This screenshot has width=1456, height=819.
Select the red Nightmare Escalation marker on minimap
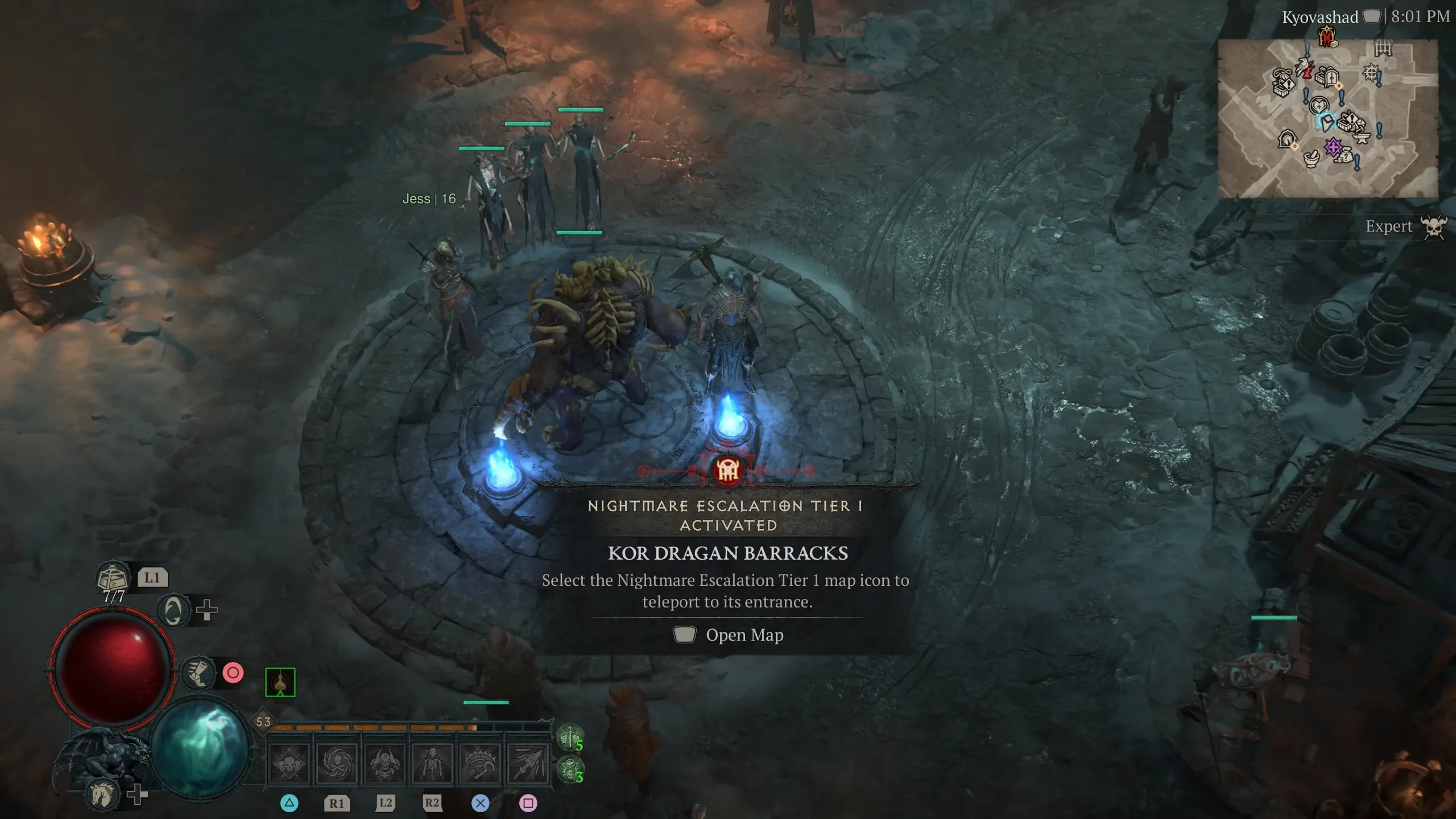coord(1327,38)
